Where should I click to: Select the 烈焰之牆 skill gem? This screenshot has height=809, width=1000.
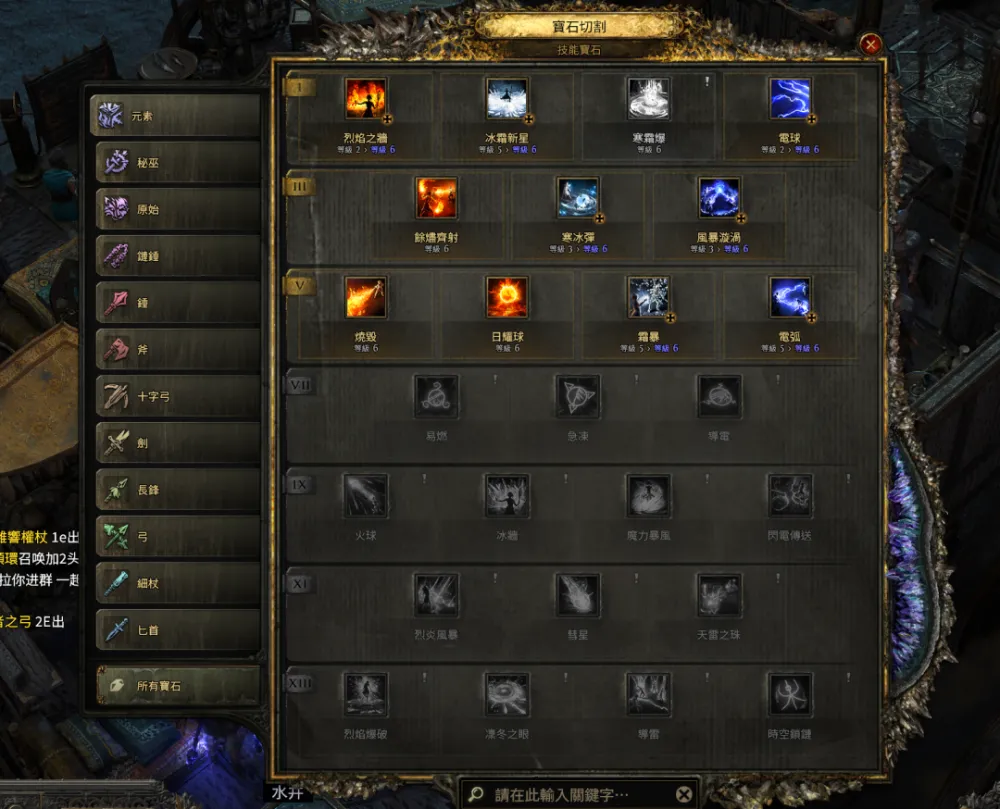(365, 99)
